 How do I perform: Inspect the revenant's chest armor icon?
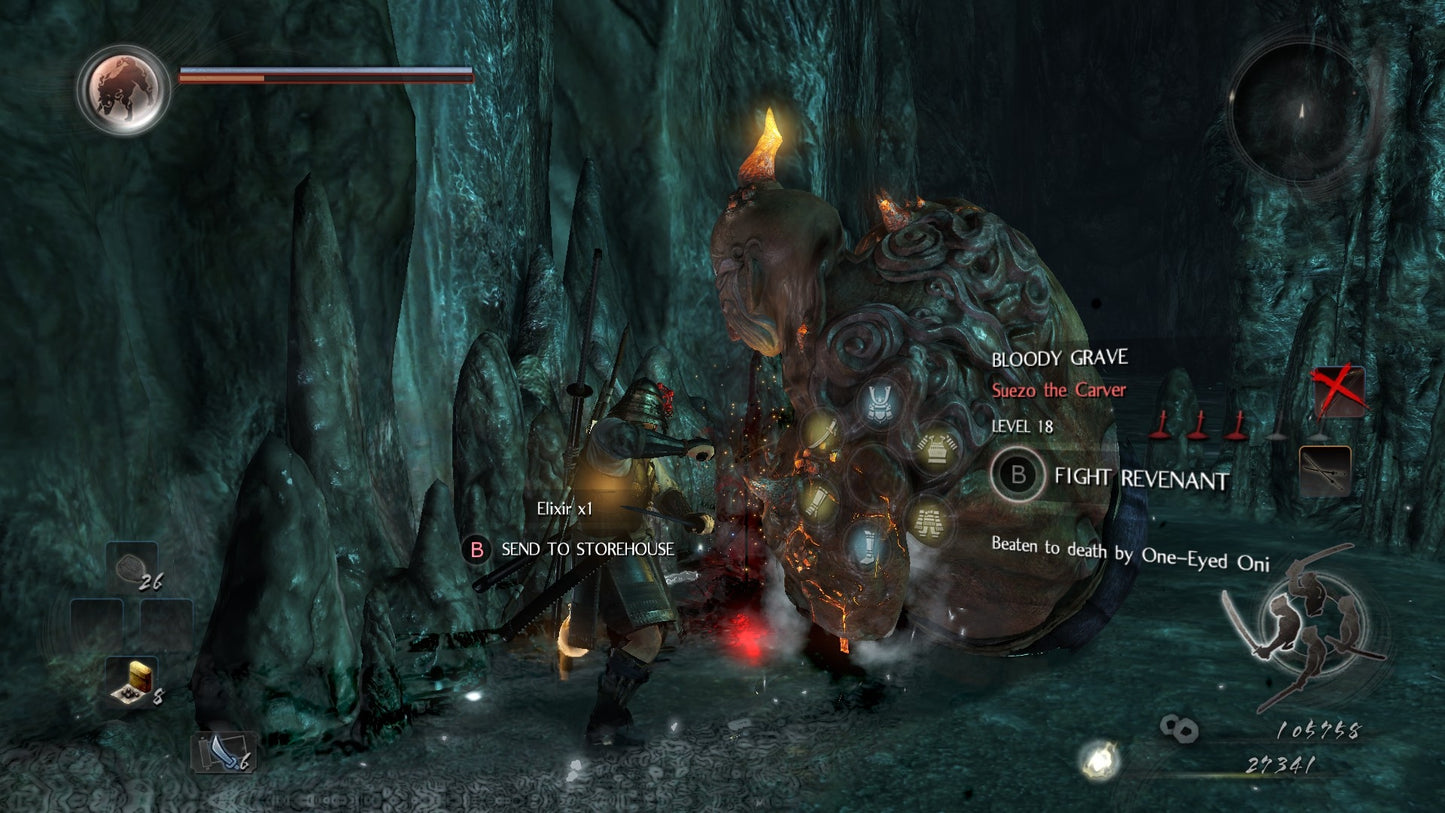[938, 447]
